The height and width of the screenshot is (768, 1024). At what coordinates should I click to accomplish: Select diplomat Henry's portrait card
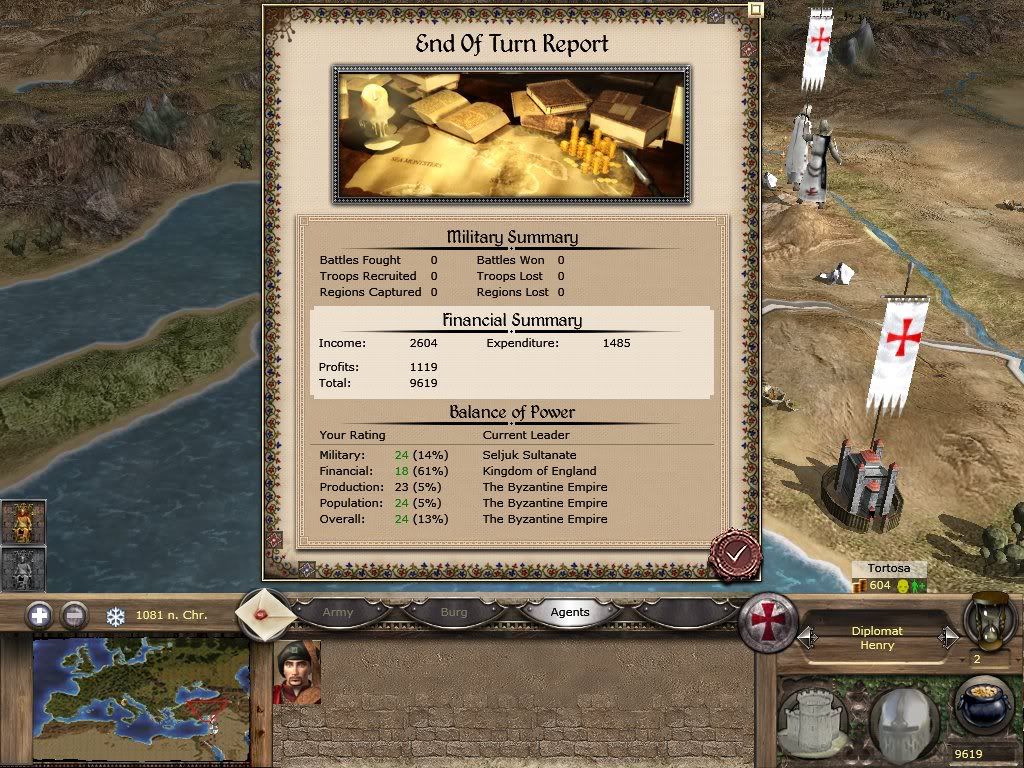point(297,672)
